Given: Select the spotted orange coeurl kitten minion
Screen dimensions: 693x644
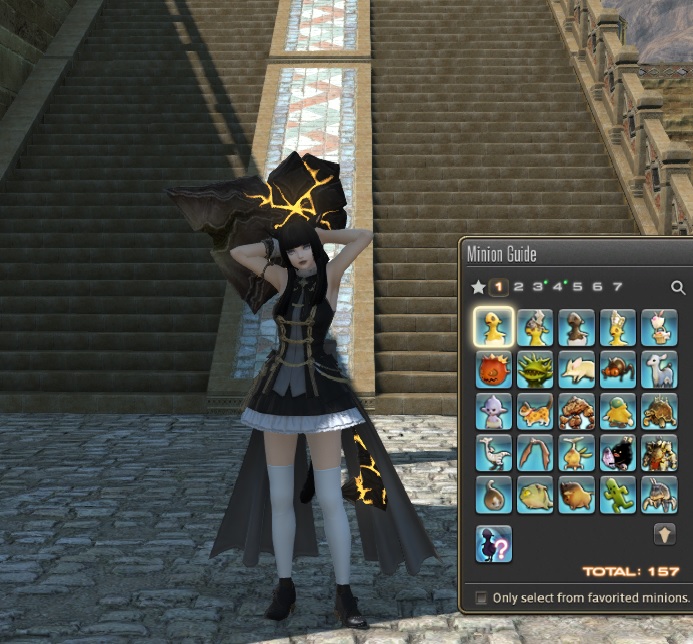Looking at the screenshot, I should click(535, 410).
